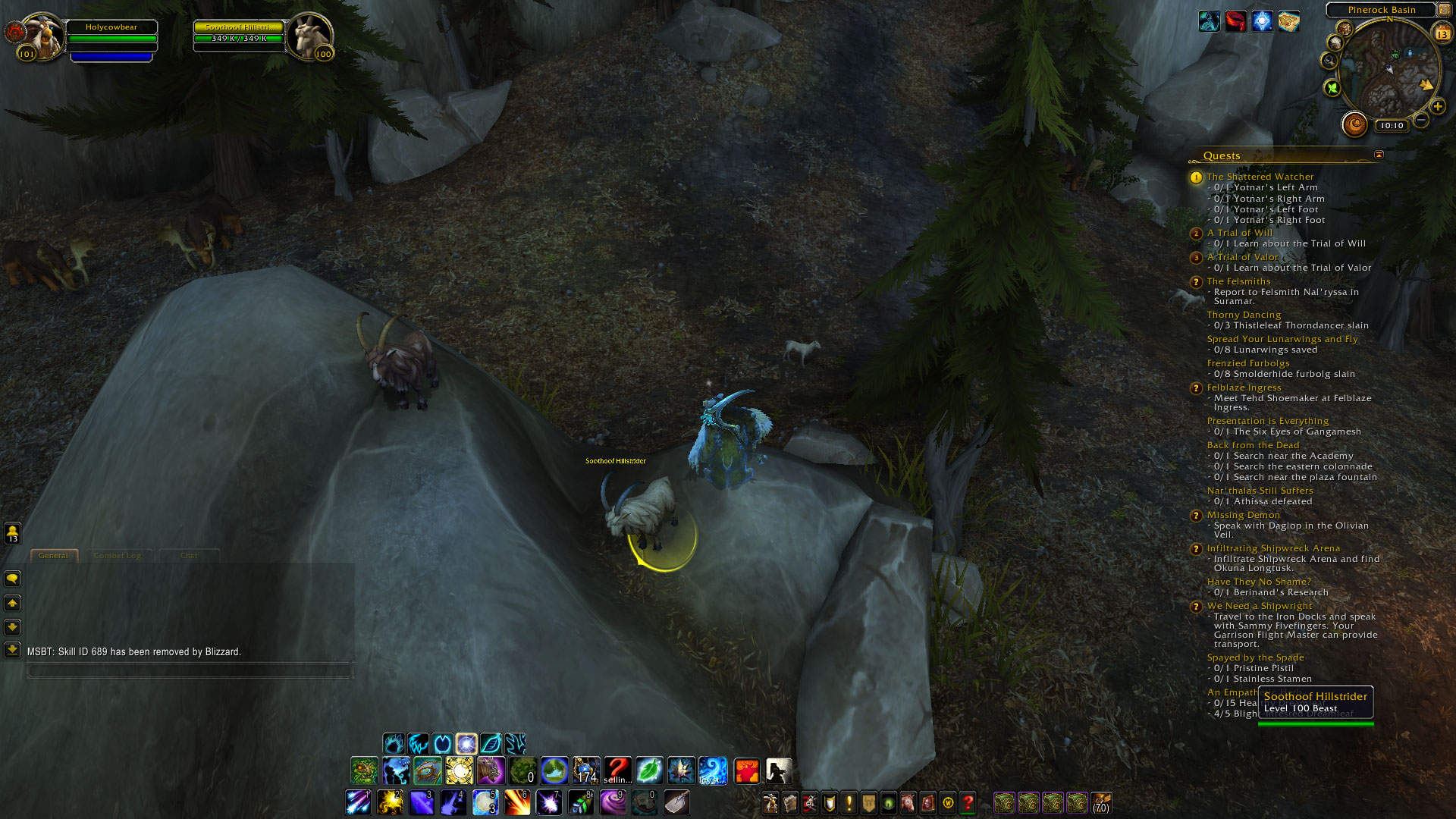Screen dimensions: 1456x819
Task: Click the Soothoof Hillstrider target frame
Action: 238,33
